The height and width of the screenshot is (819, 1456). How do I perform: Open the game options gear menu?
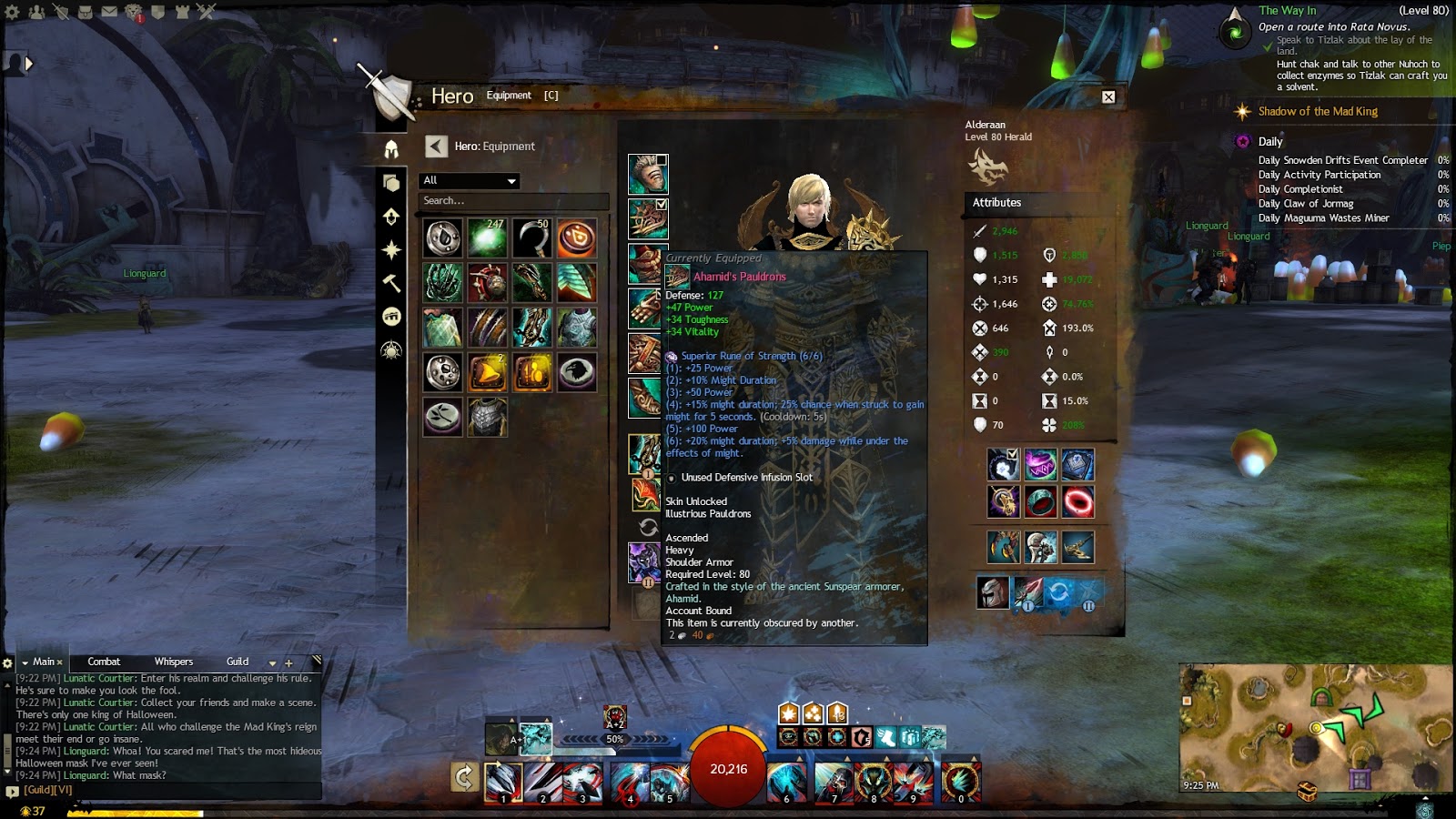coord(13,12)
